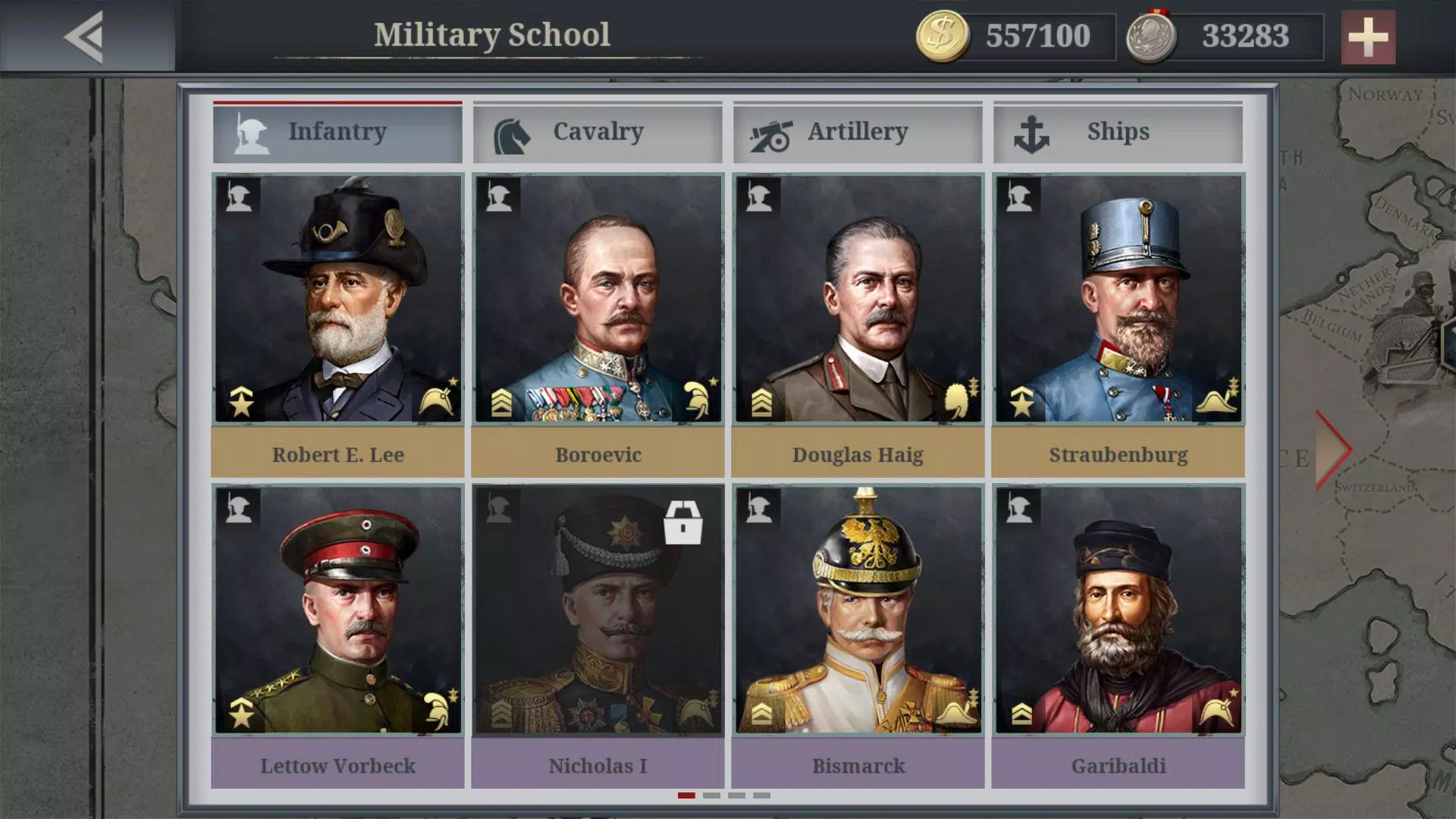This screenshot has width=1456, height=819.
Task: Click the cannon Artillery icon
Action: click(770, 131)
